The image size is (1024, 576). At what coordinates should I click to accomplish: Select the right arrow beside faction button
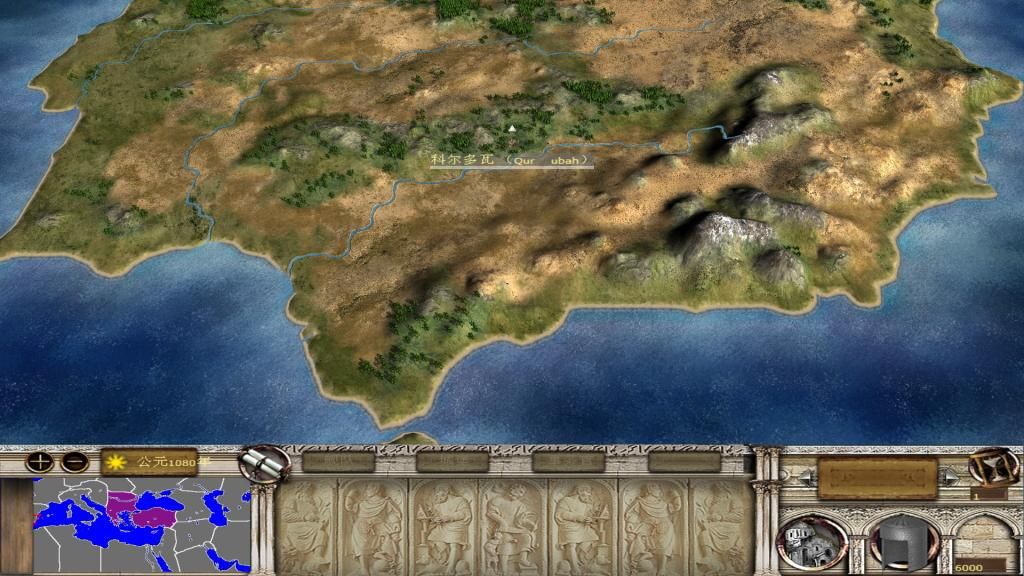[948, 479]
